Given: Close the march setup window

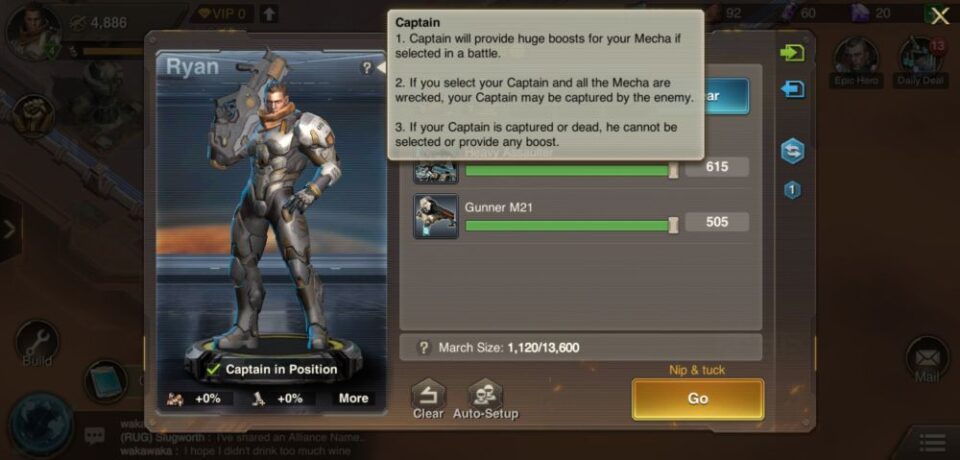Looking at the screenshot, I should 939,16.
